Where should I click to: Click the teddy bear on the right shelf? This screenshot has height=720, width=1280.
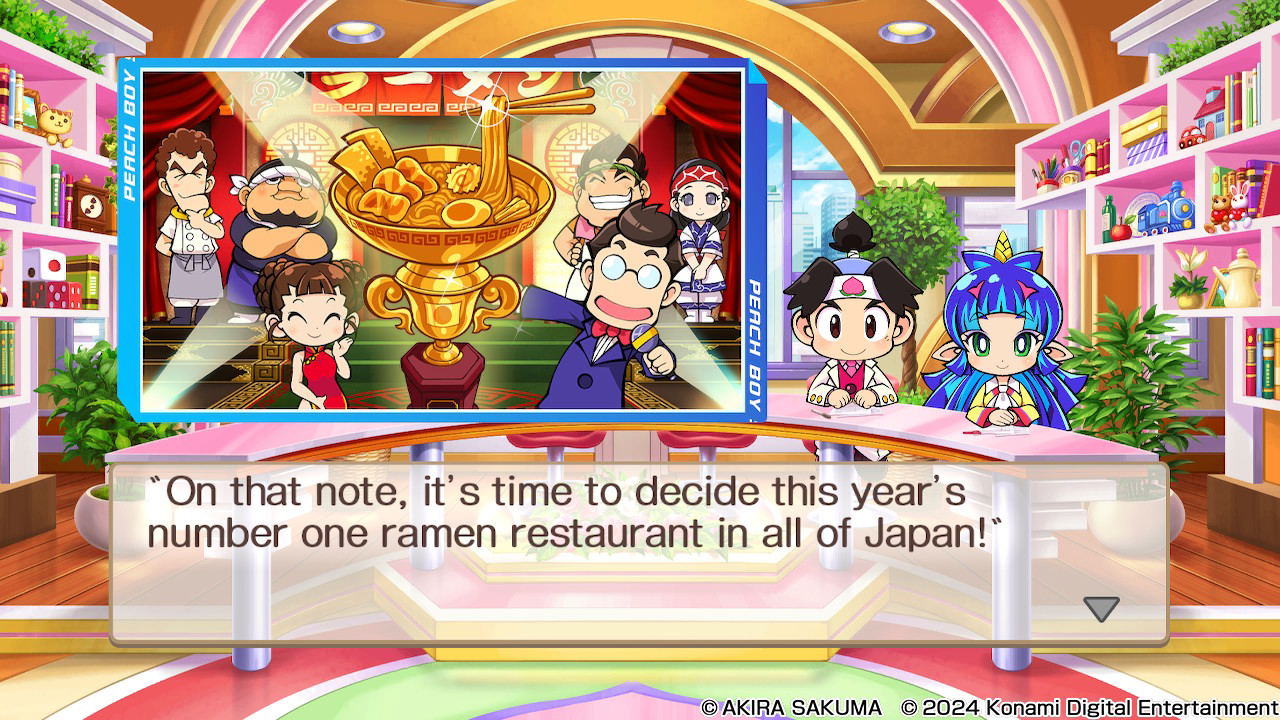[x=1220, y=212]
